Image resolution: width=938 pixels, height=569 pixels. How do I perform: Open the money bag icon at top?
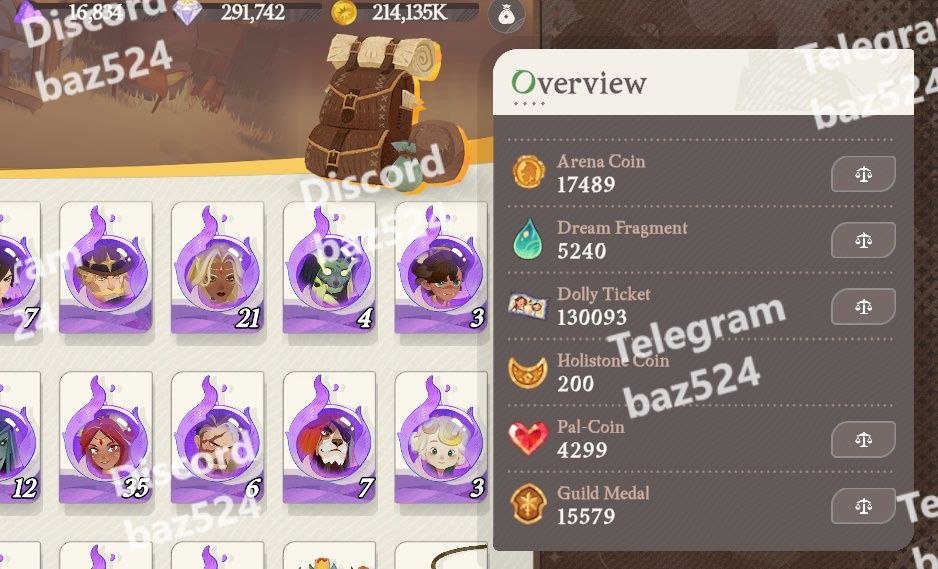point(506,14)
